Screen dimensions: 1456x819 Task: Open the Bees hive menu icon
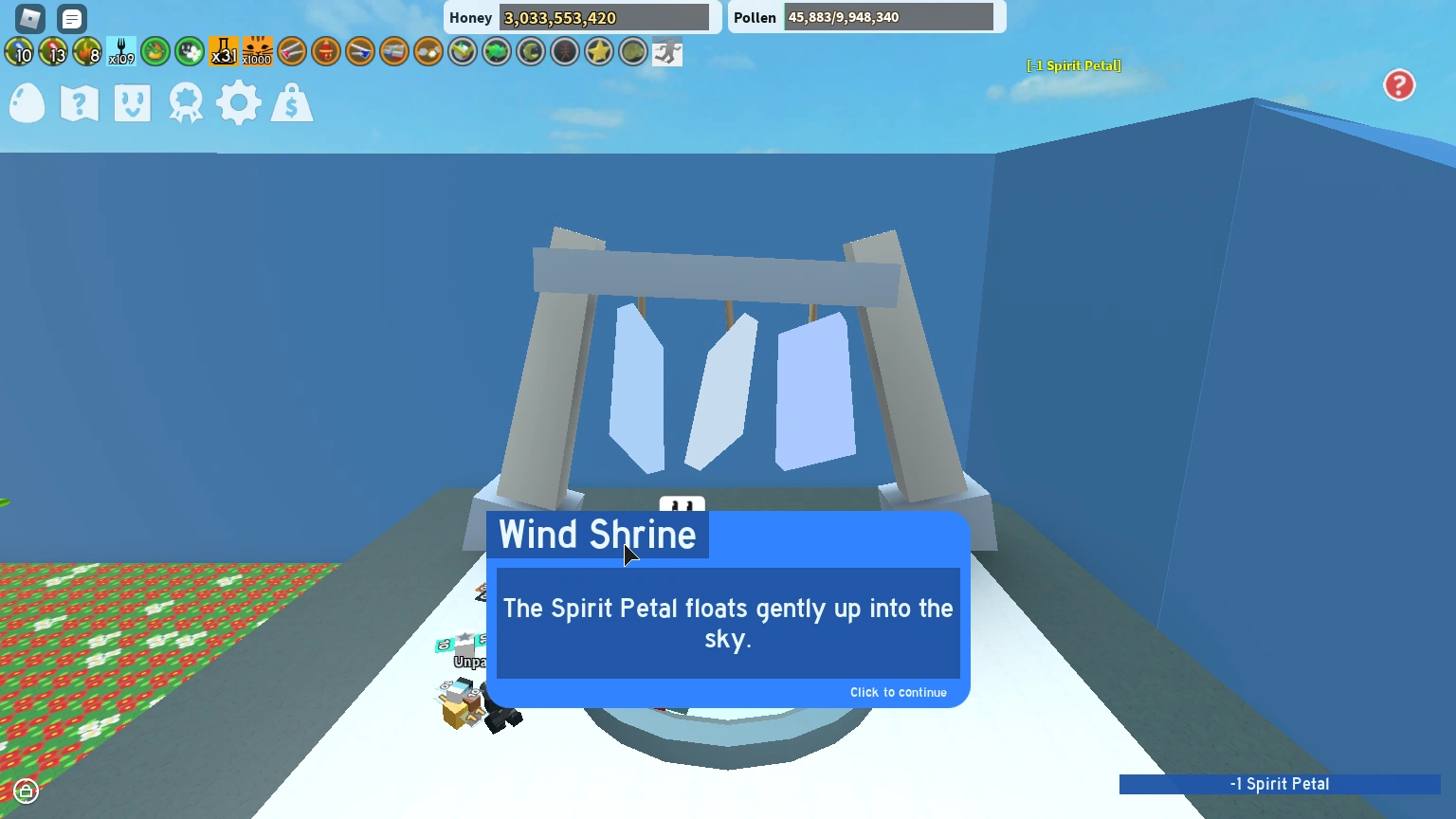[x=132, y=102]
